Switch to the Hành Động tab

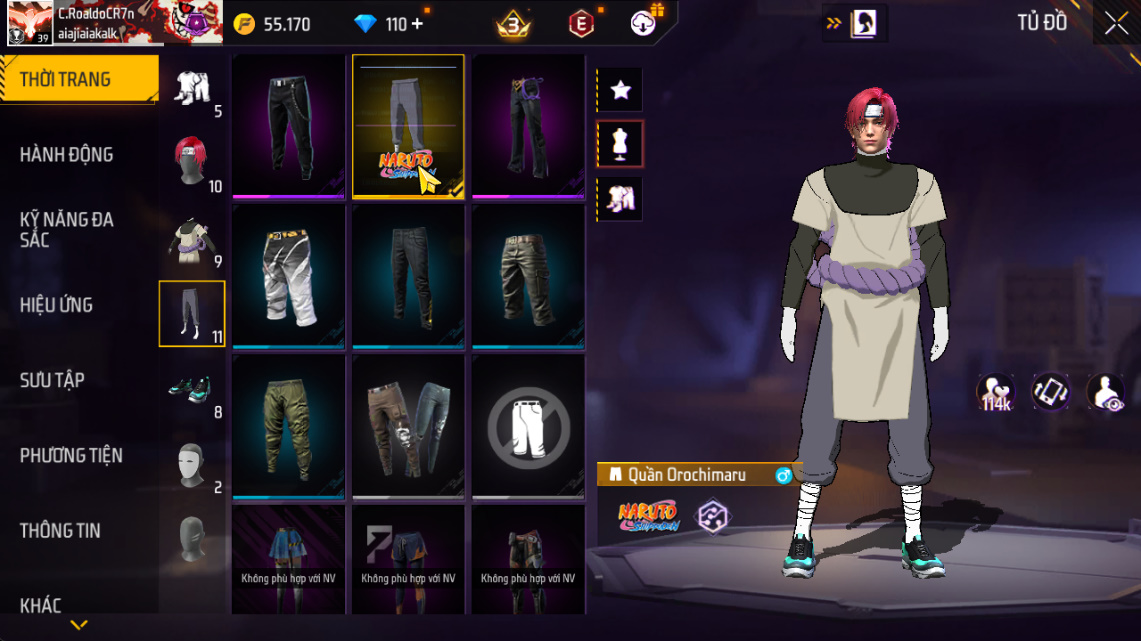pyautogui.click(x=66, y=155)
